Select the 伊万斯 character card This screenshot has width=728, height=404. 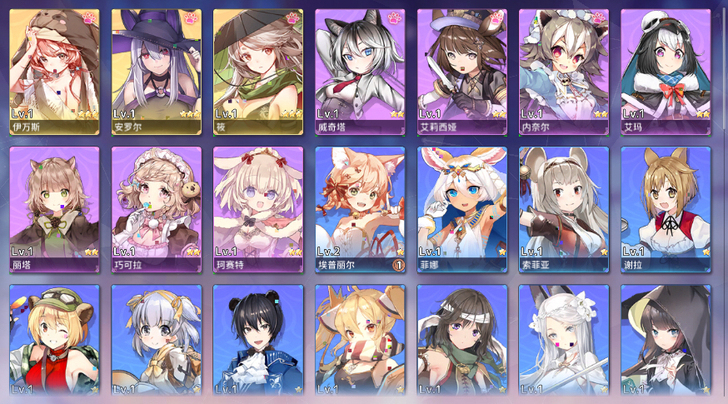pos(54,71)
